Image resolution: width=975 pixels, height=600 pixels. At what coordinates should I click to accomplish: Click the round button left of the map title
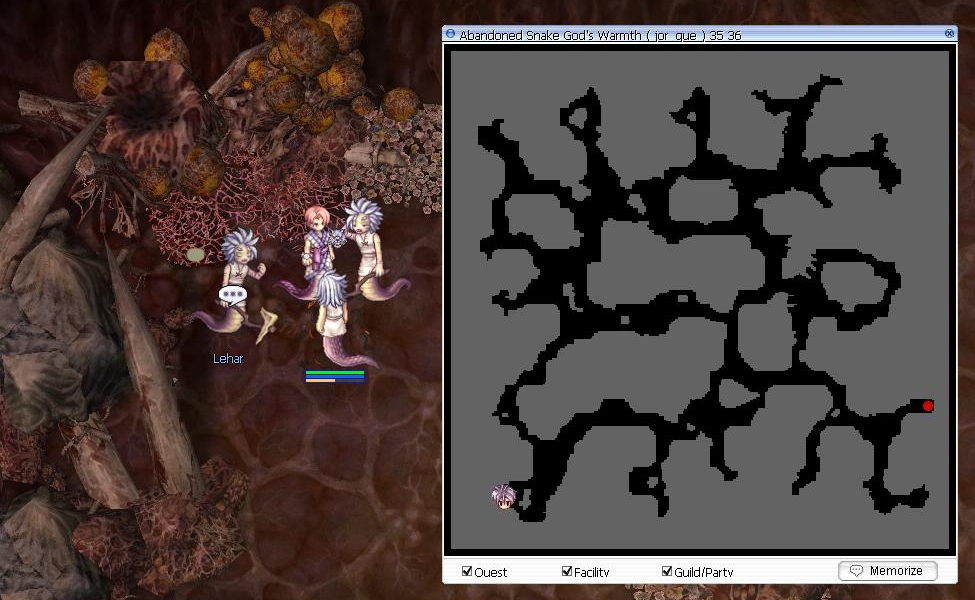coord(451,35)
